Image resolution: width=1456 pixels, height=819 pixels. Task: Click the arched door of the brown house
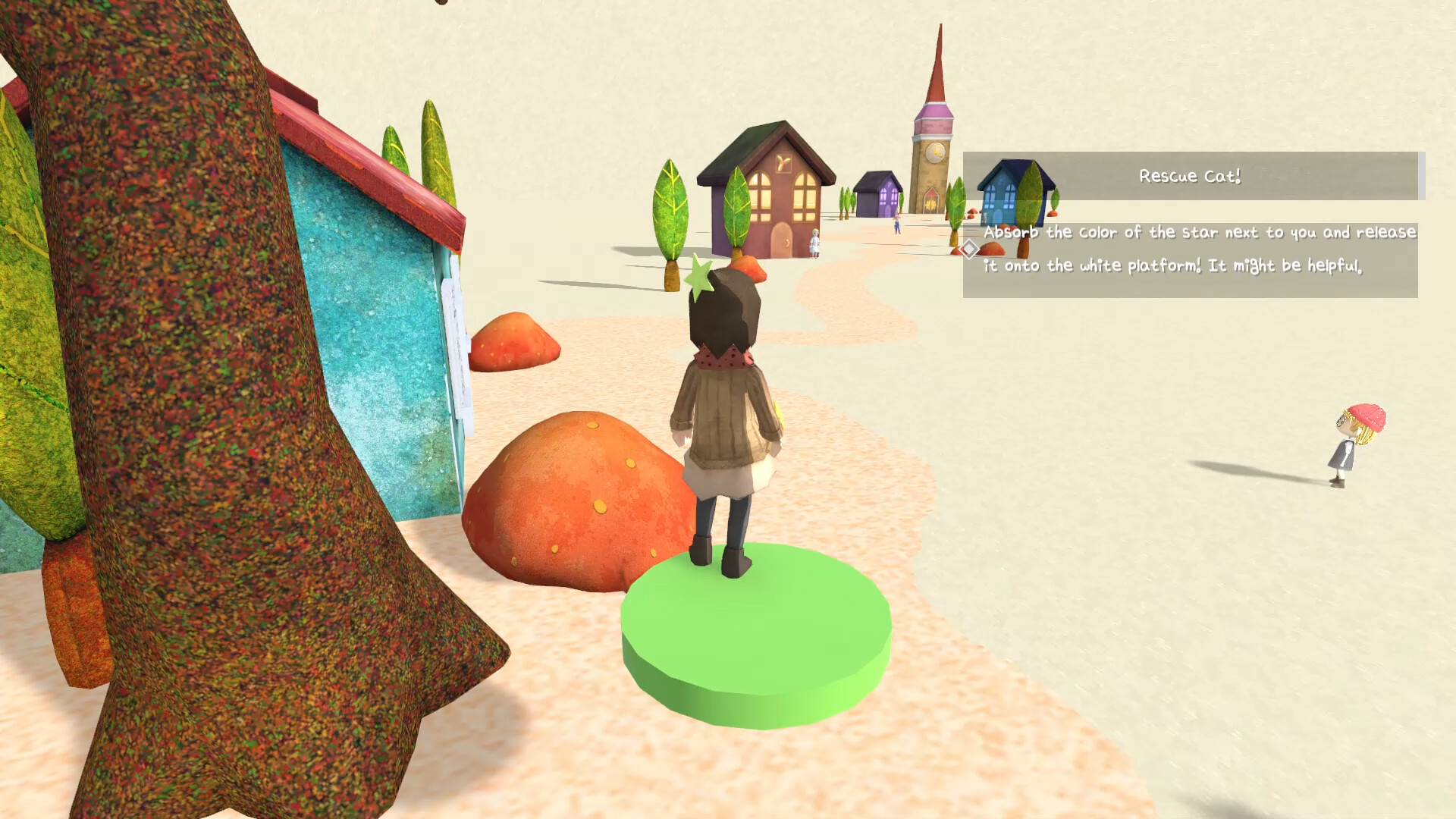pos(781,240)
